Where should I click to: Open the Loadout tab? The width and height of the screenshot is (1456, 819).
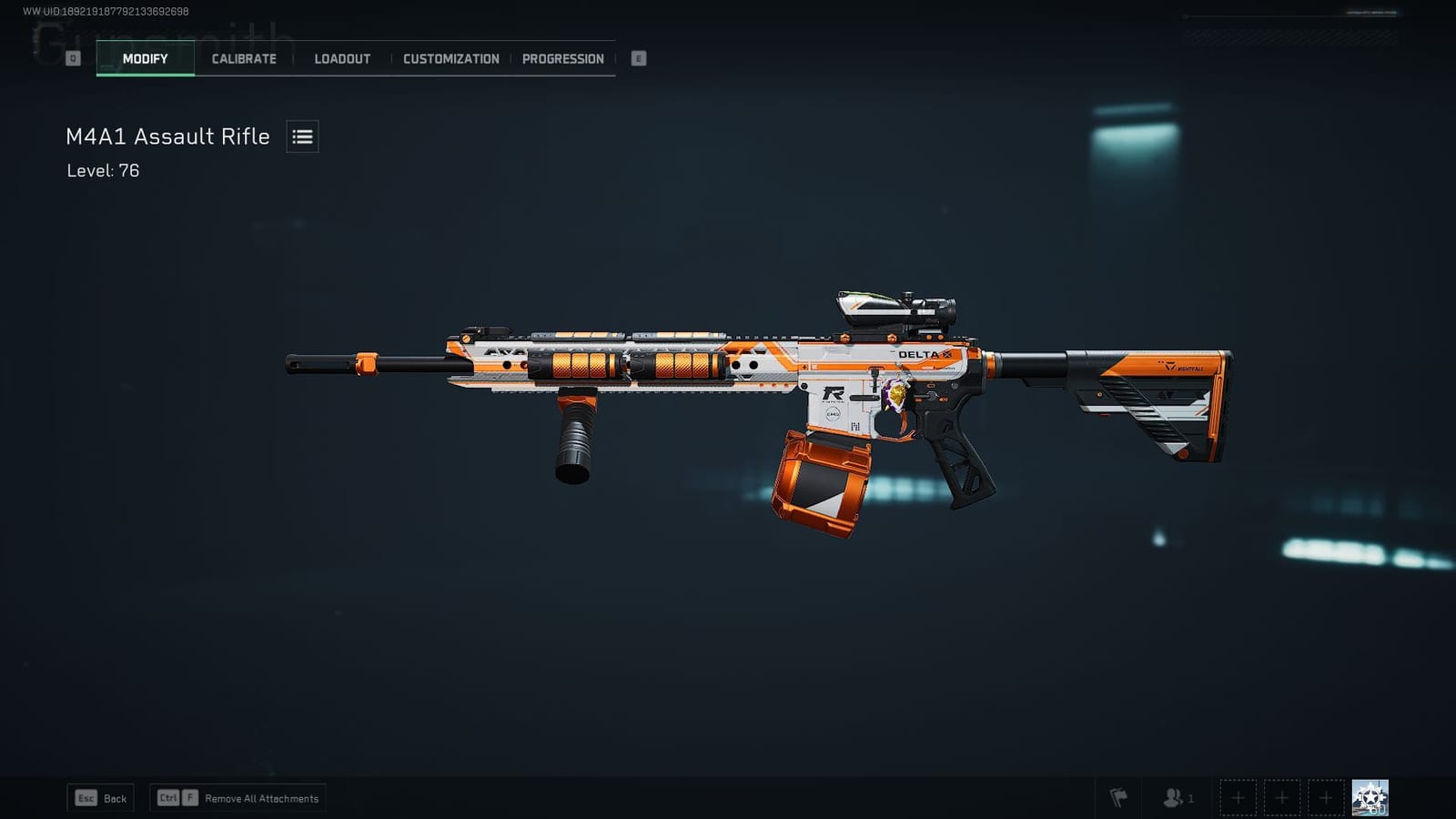pyautogui.click(x=341, y=58)
